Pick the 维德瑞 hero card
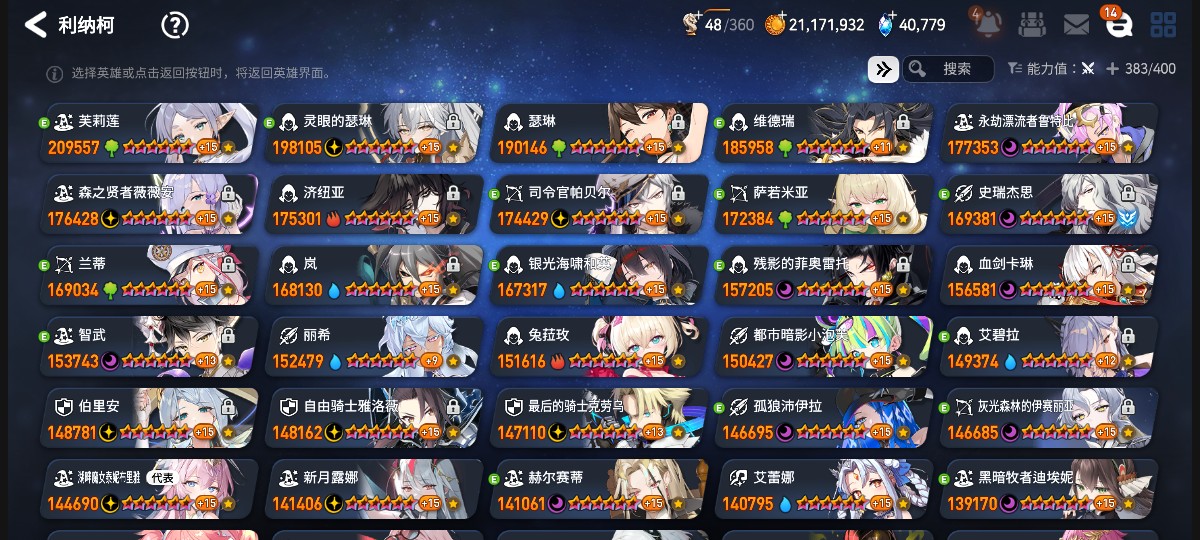Screen dimensions: 1200x540 point(823,133)
